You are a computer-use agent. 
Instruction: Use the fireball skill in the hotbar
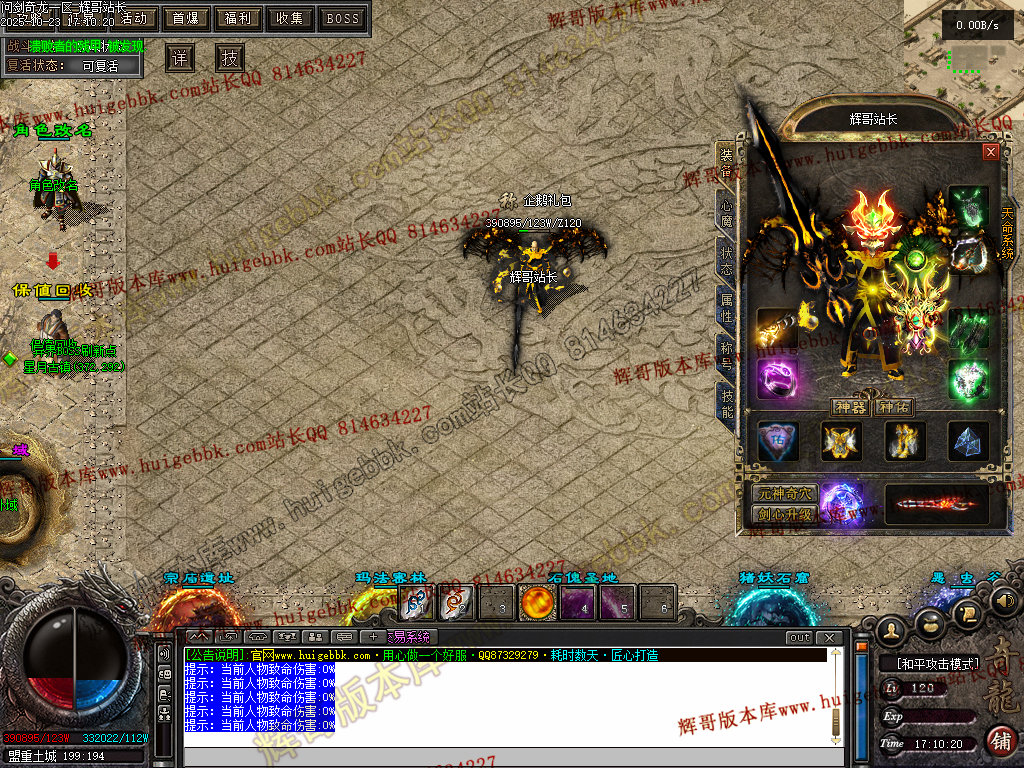click(537, 603)
